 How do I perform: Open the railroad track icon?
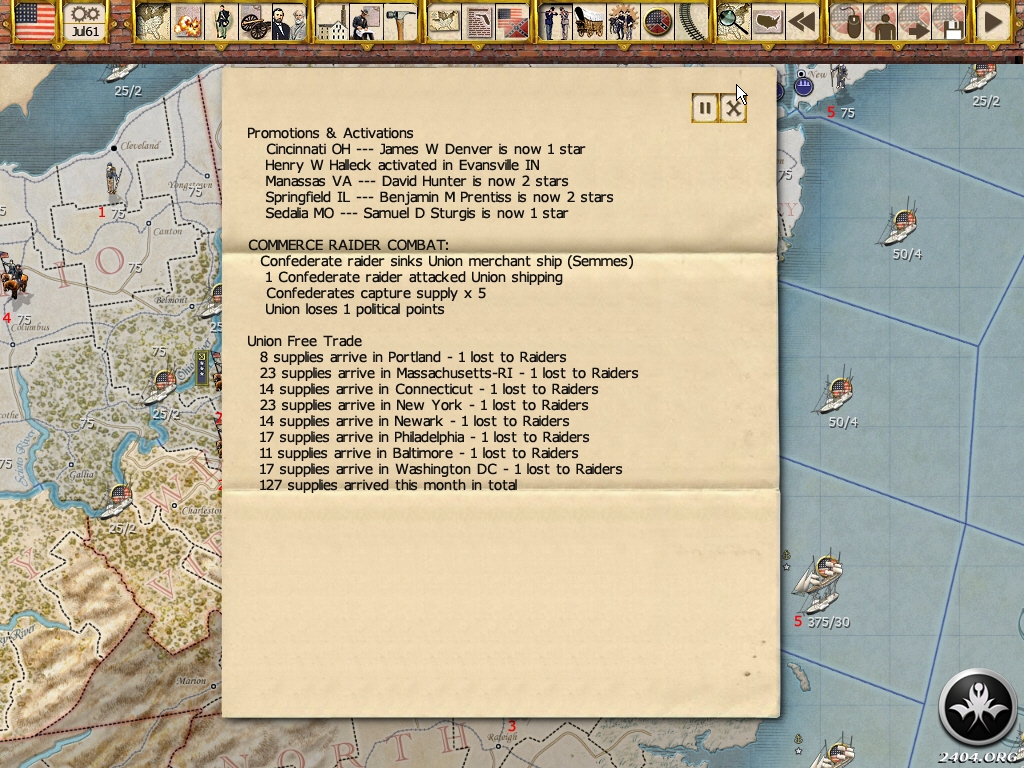click(691, 22)
